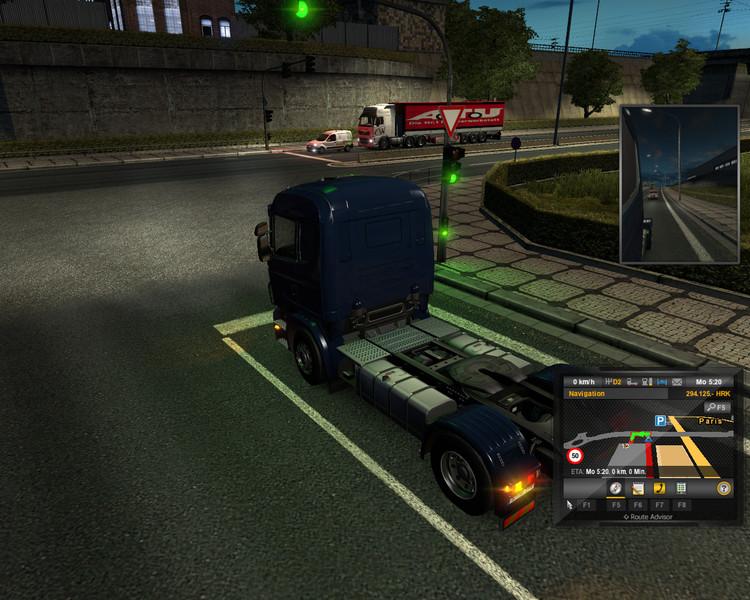The image size is (750, 600).
Task: Open the green grid tab
Action: click(x=681, y=488)
